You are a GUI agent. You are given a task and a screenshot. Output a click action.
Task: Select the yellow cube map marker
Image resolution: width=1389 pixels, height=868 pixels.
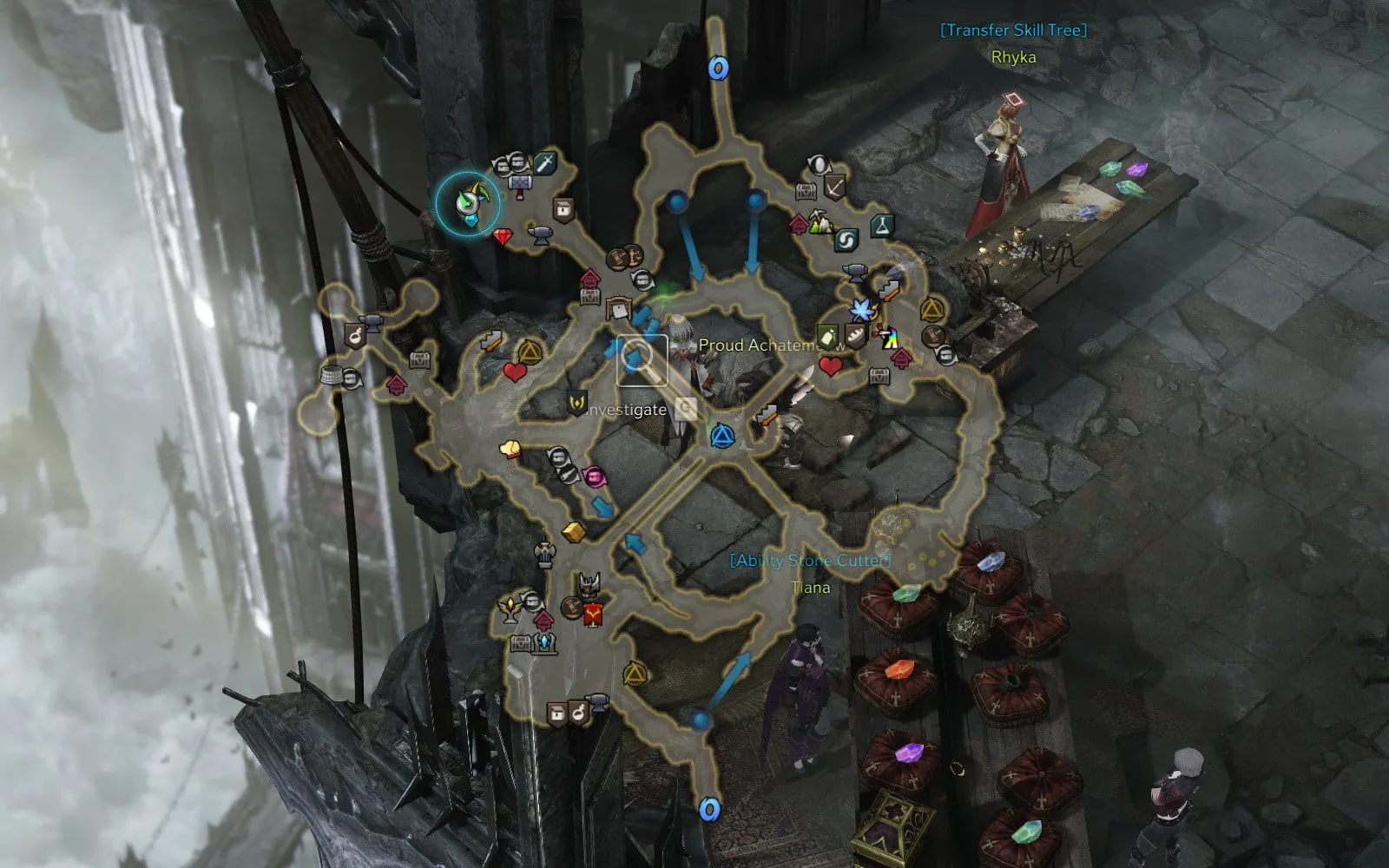pyautogui.click(x=572, y=530)
